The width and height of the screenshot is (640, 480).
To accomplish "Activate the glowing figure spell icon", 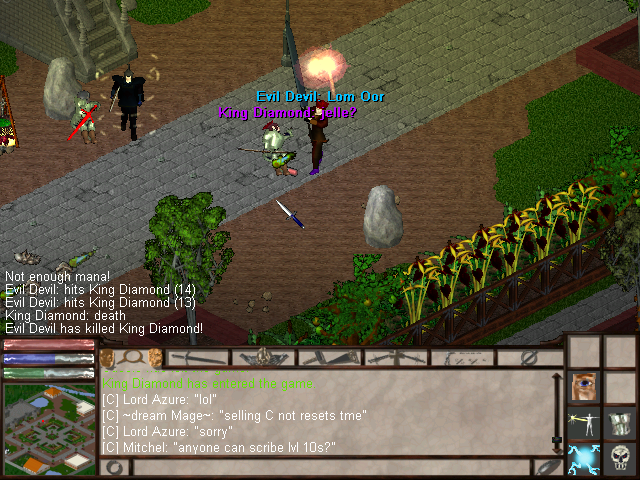I will click(582, 422).
